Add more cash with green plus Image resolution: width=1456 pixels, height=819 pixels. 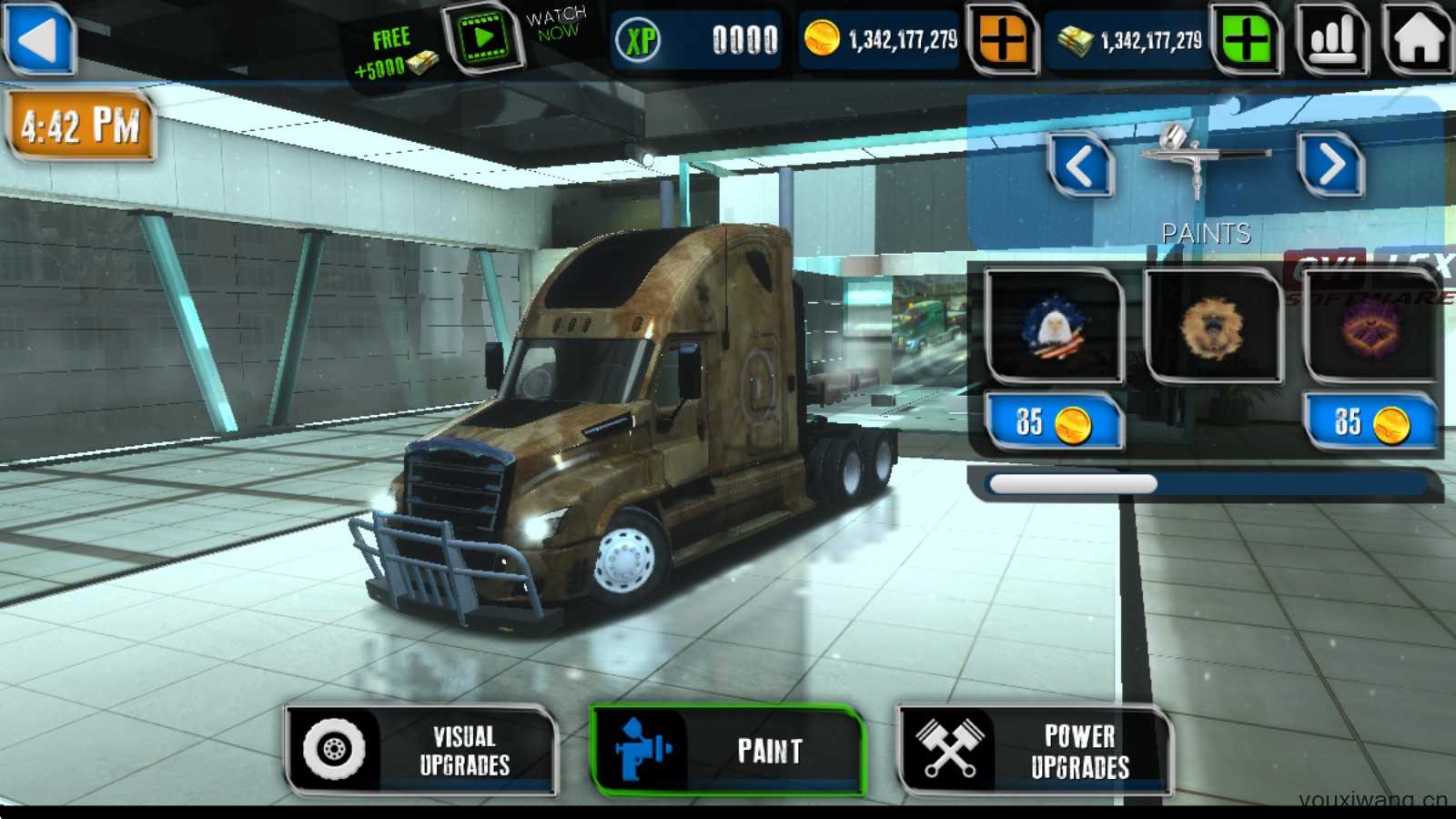(x=1247, y=39)
